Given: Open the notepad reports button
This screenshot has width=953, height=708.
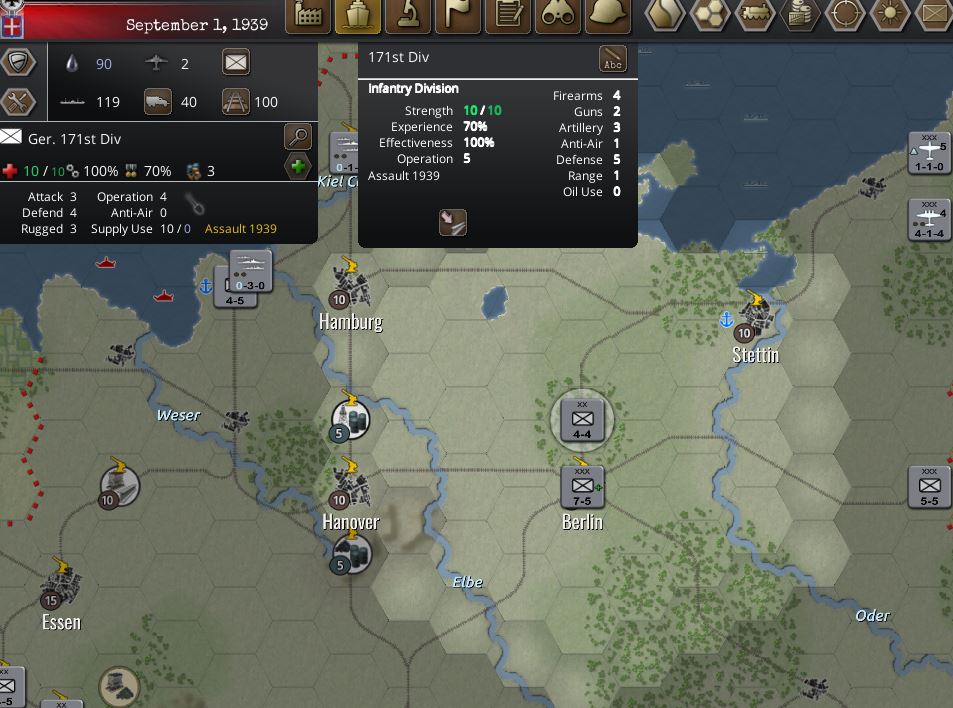Looking at the screenshot, I should click(x=508, y=16).
